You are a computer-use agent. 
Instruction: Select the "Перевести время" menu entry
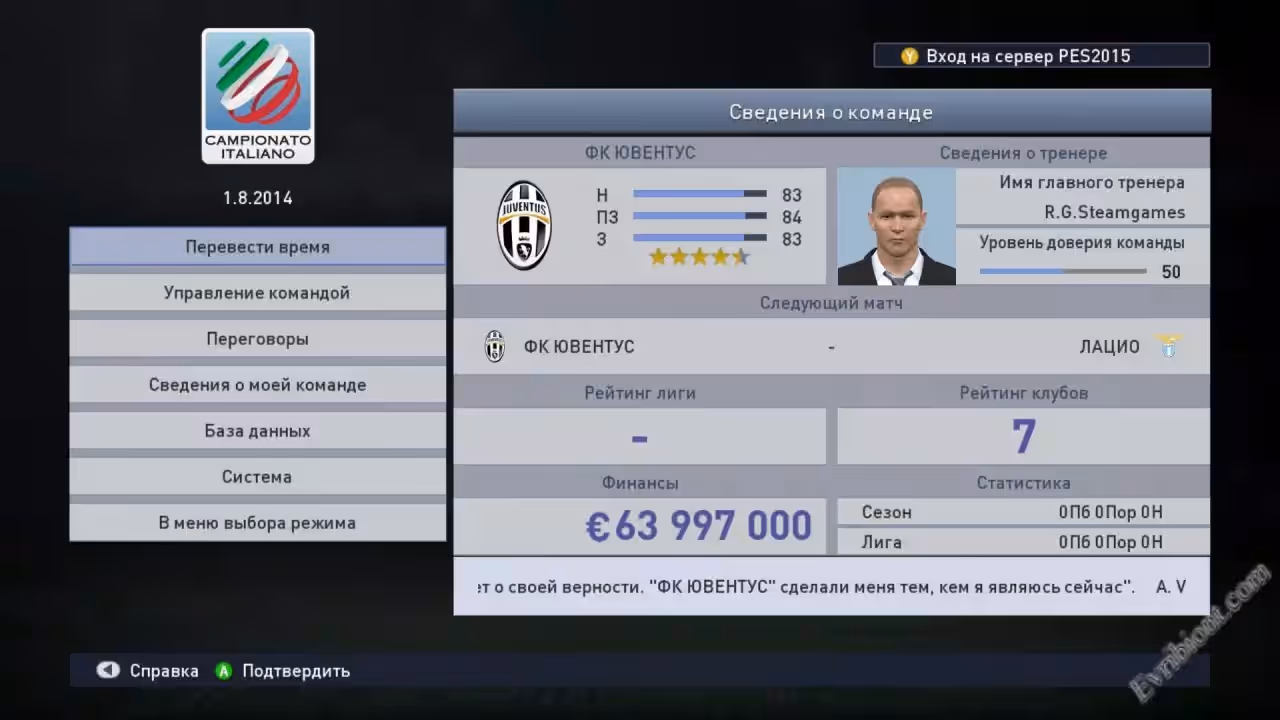coord(257,247)
